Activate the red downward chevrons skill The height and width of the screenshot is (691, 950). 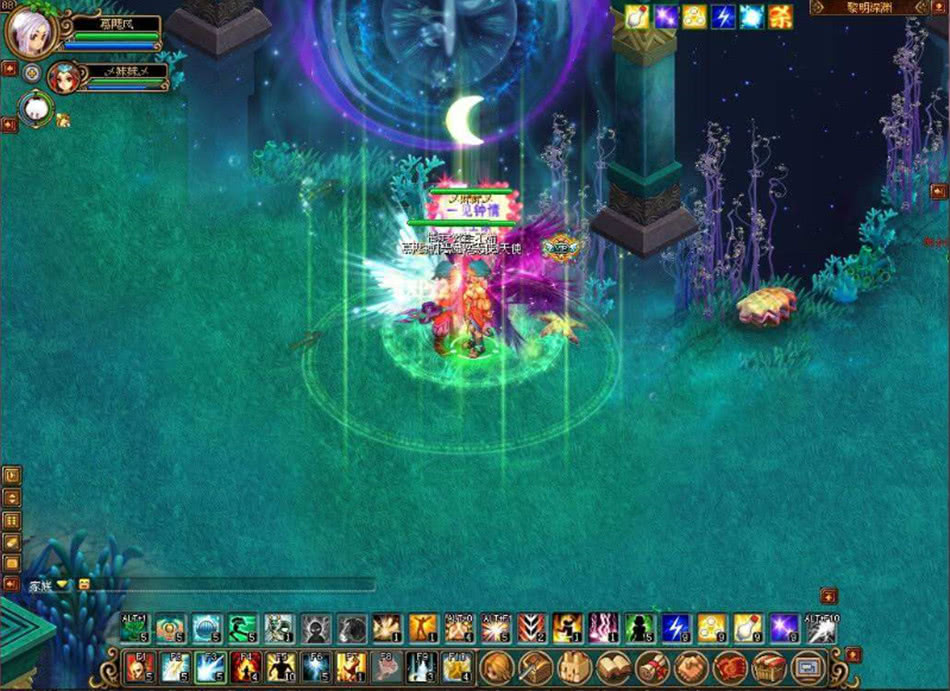click(x=531, y=628)
